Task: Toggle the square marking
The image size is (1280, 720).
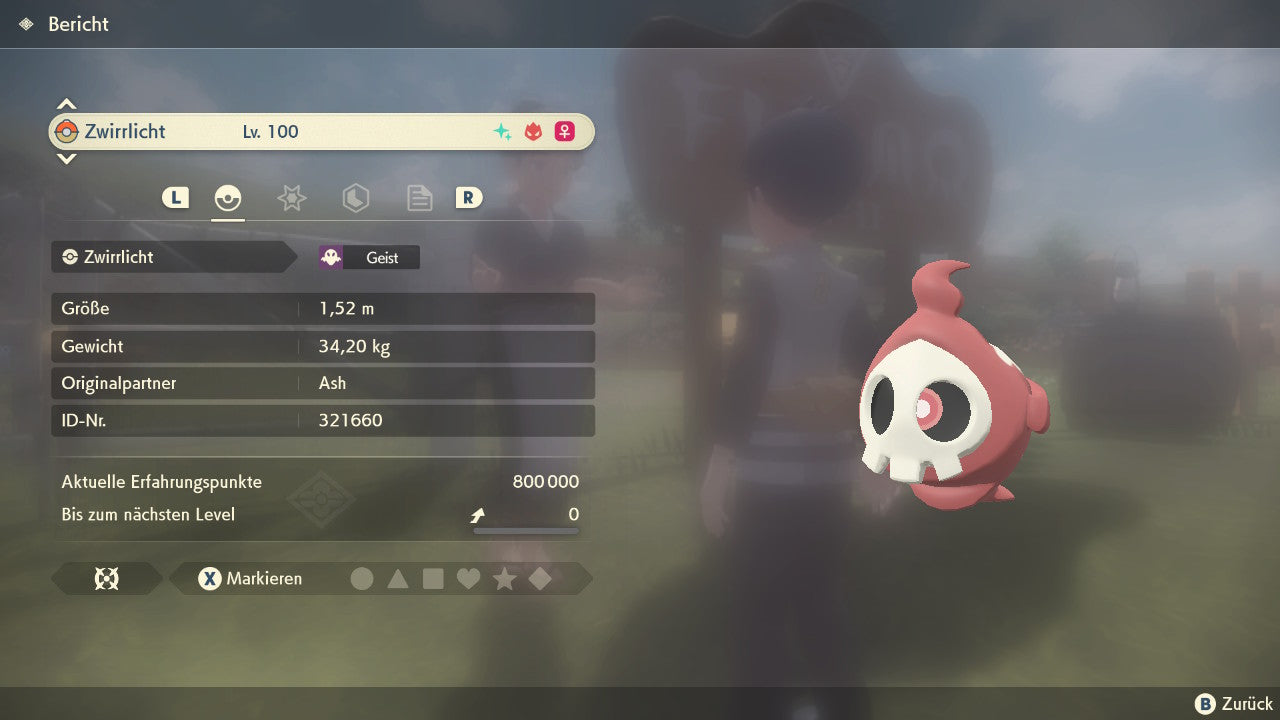Action: [x=433, y=578]
